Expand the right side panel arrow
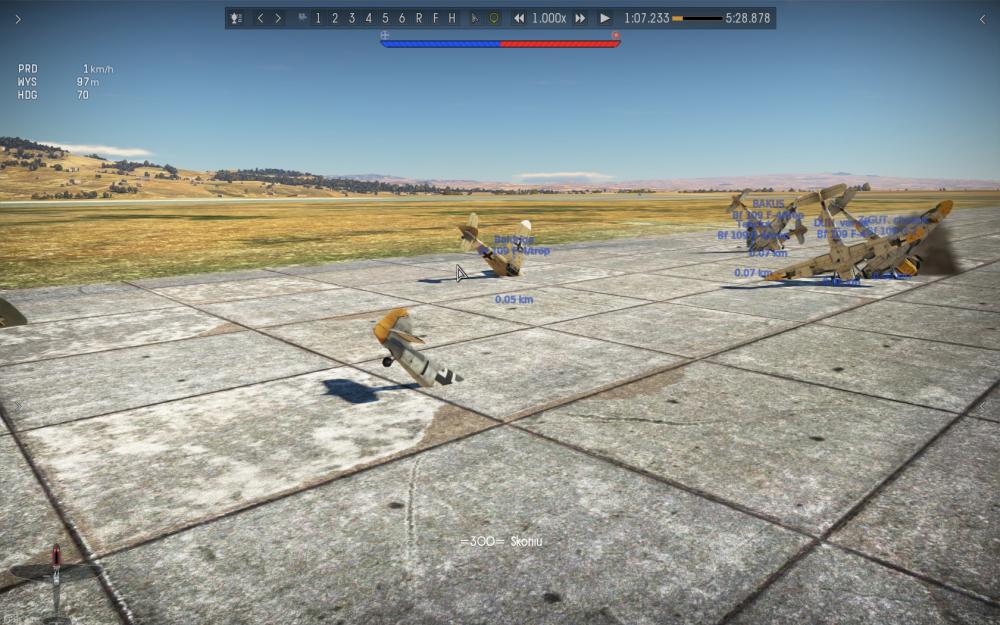The height and width of the screenshot is (625, 1000). 982,19
